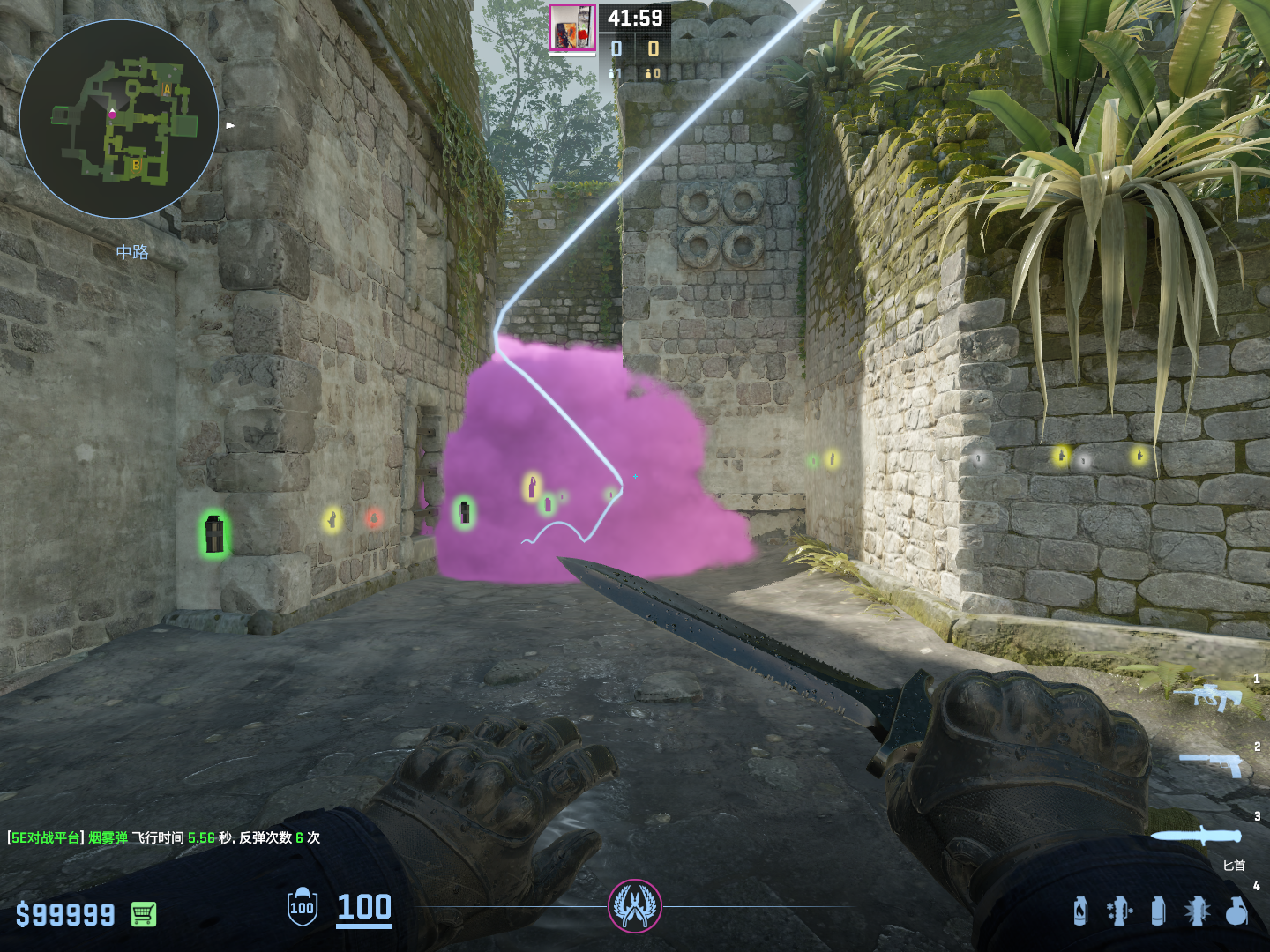This screenshot has height=952, width=1270.
Task: Choose the flashbang icon
Action: [x=1197, y=911]
